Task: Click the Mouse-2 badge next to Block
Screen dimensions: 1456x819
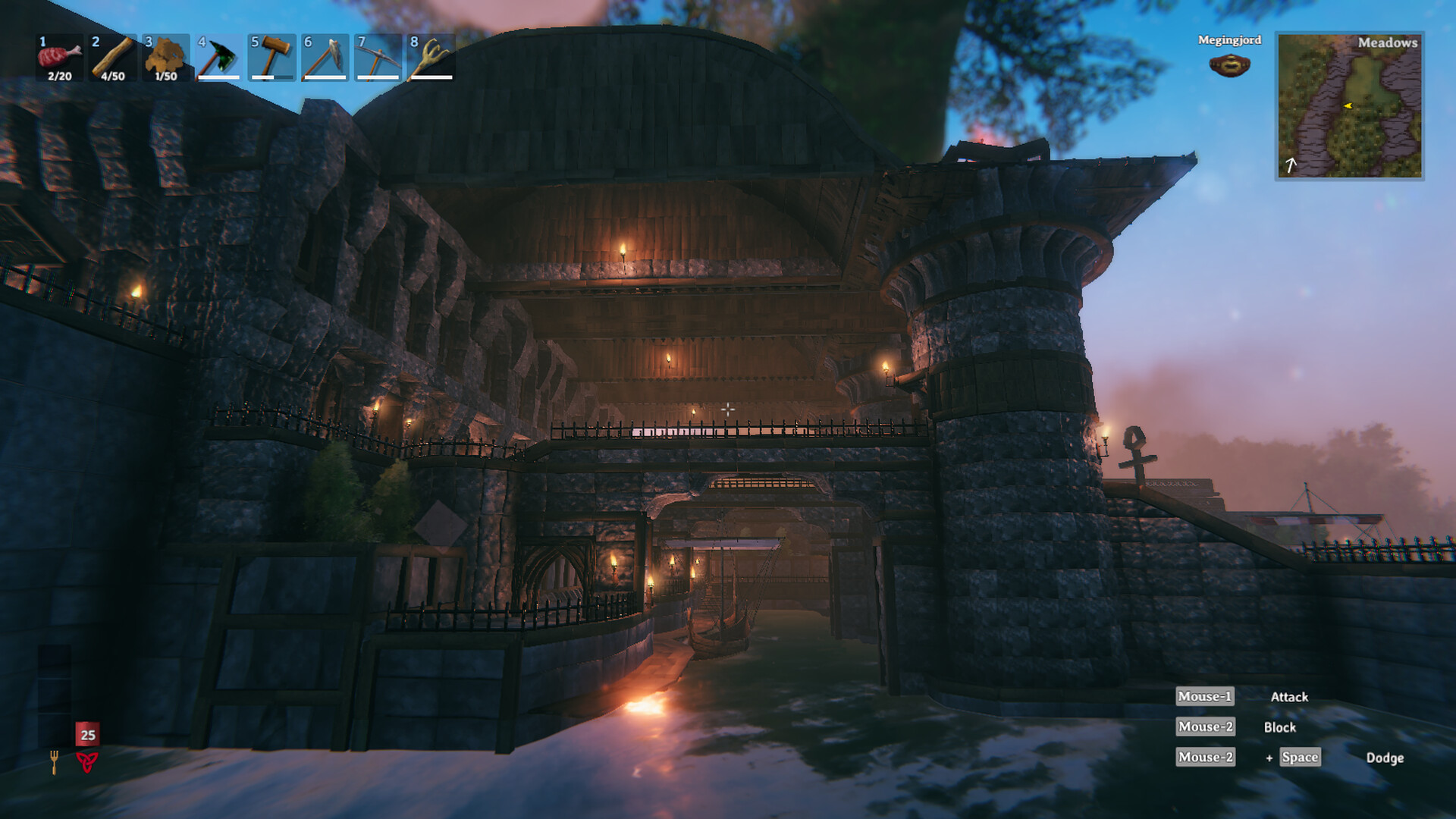Action: tap(1204, 726)
